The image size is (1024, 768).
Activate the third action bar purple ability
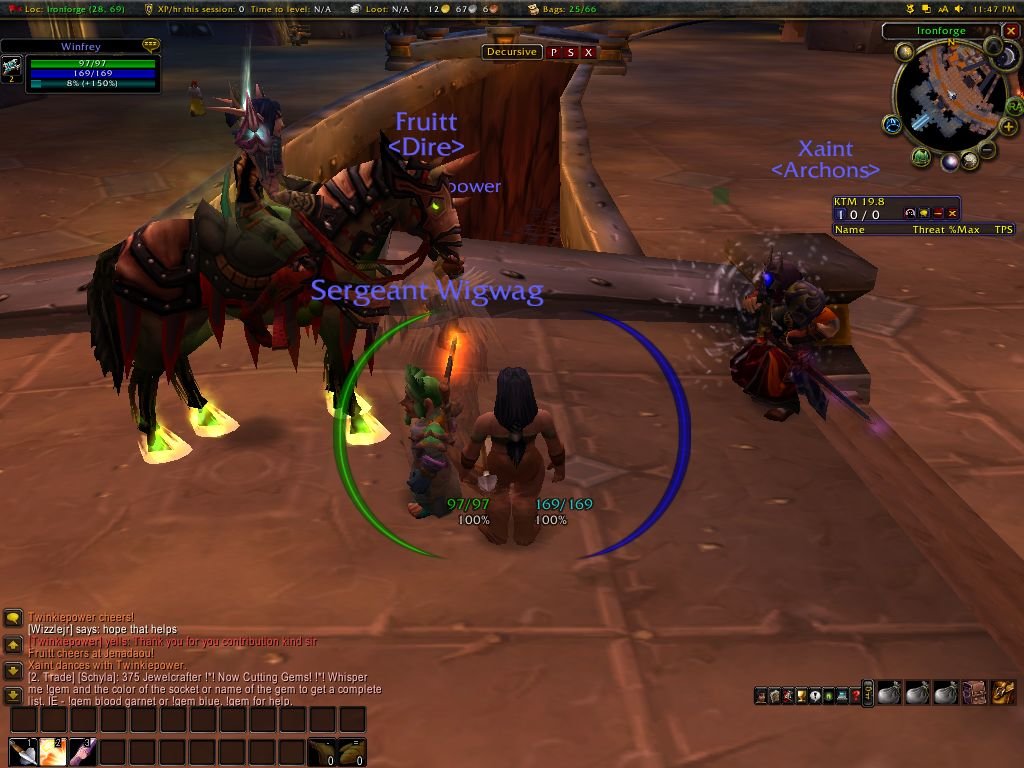82,752
